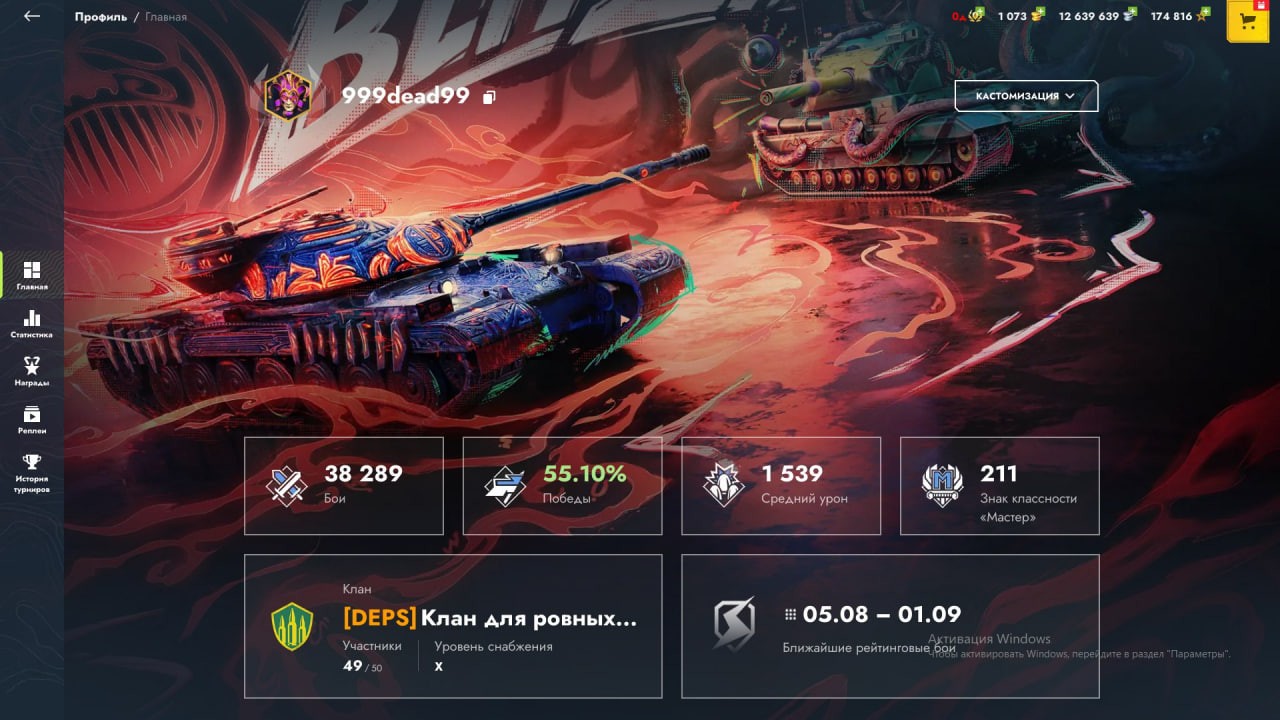Open the Средний урон stat tile
Image resolution: width=1280 pixels, height=720 pixels.
(781, 485)
